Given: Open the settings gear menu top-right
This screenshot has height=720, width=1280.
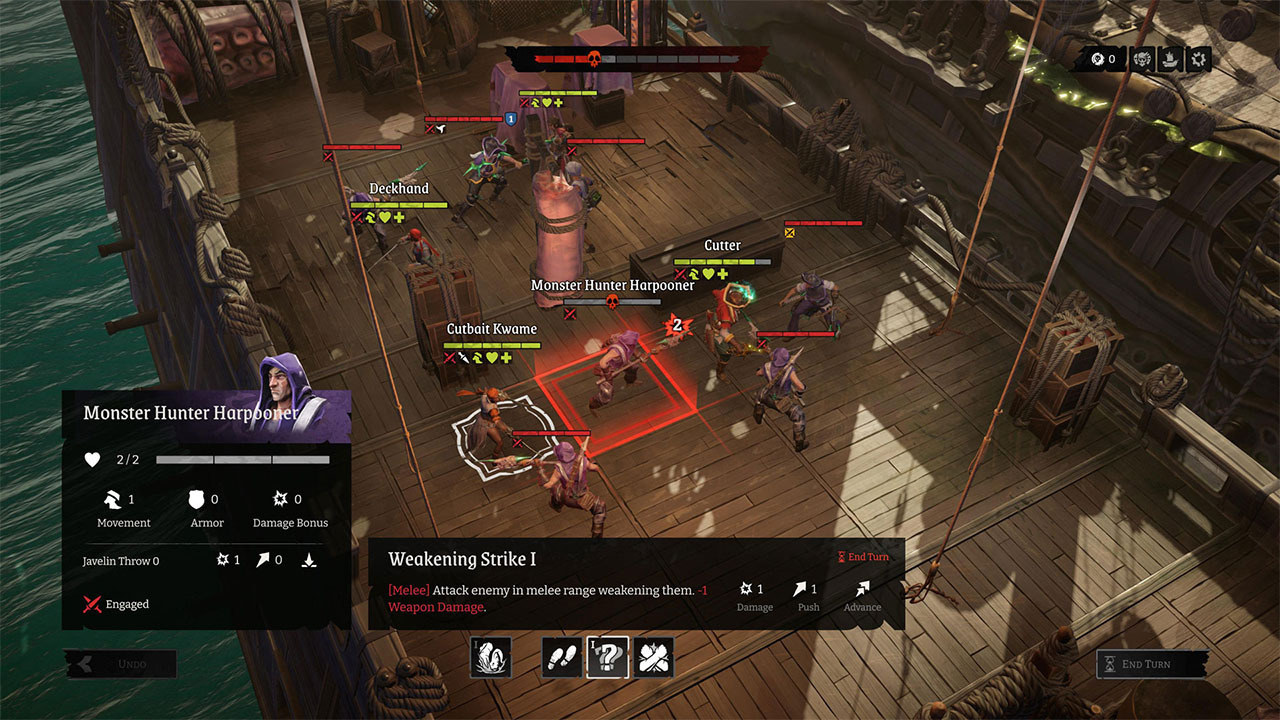Looking at the screenshot, I should click(x=1198, y=59).
